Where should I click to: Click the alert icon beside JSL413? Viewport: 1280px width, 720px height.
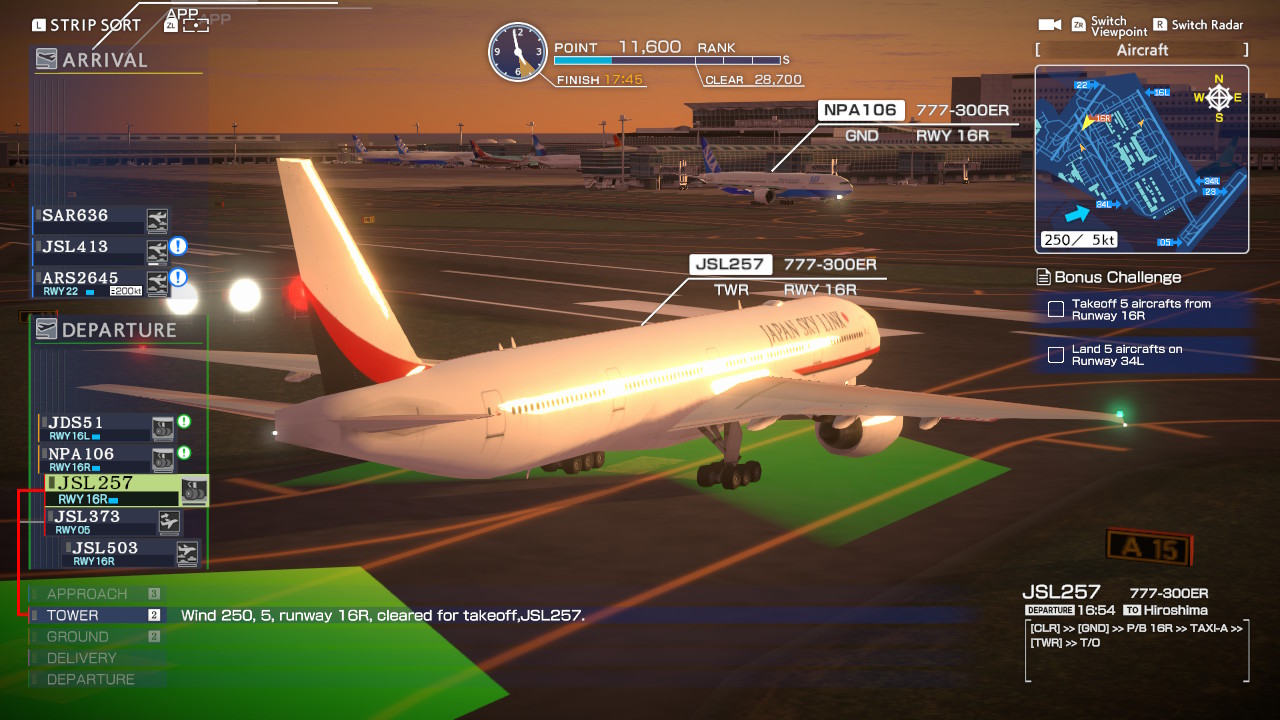178,248
